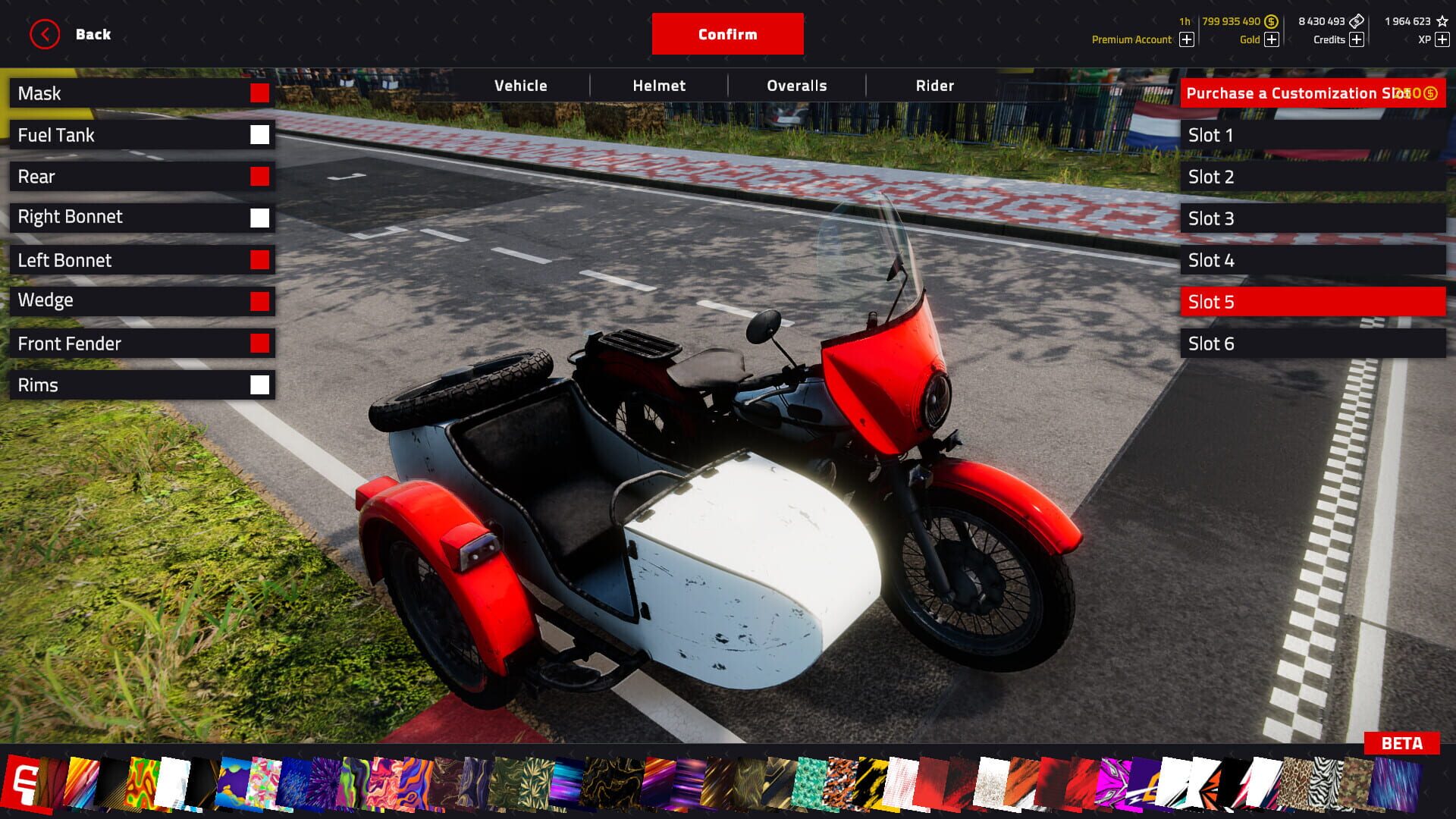Toggle the Fuel Tank selection square
The height and width of the screenshot is (819, 1456).
coord(260,135)
